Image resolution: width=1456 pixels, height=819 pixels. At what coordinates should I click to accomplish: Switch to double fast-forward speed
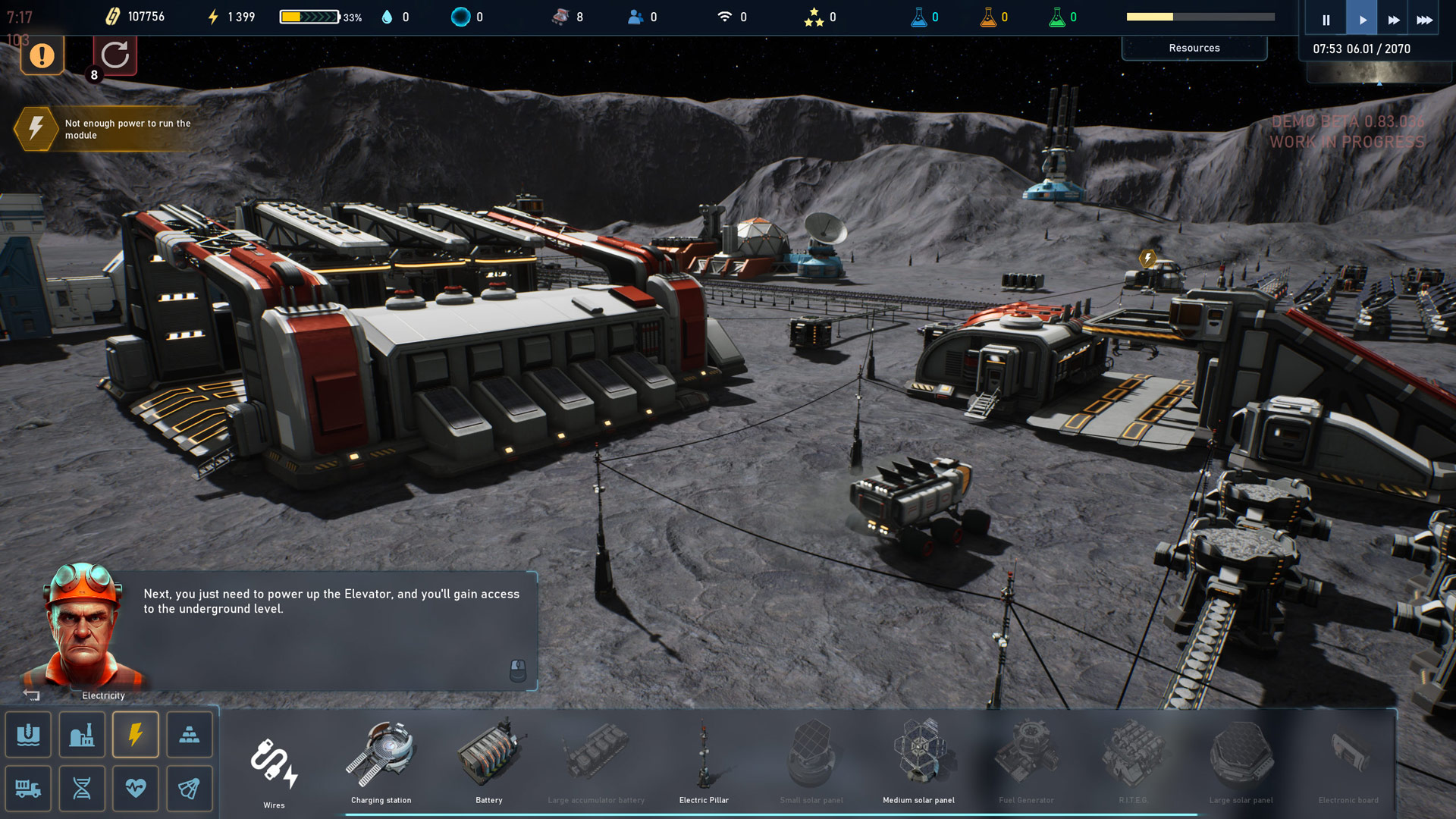[x=1393, y=20]
